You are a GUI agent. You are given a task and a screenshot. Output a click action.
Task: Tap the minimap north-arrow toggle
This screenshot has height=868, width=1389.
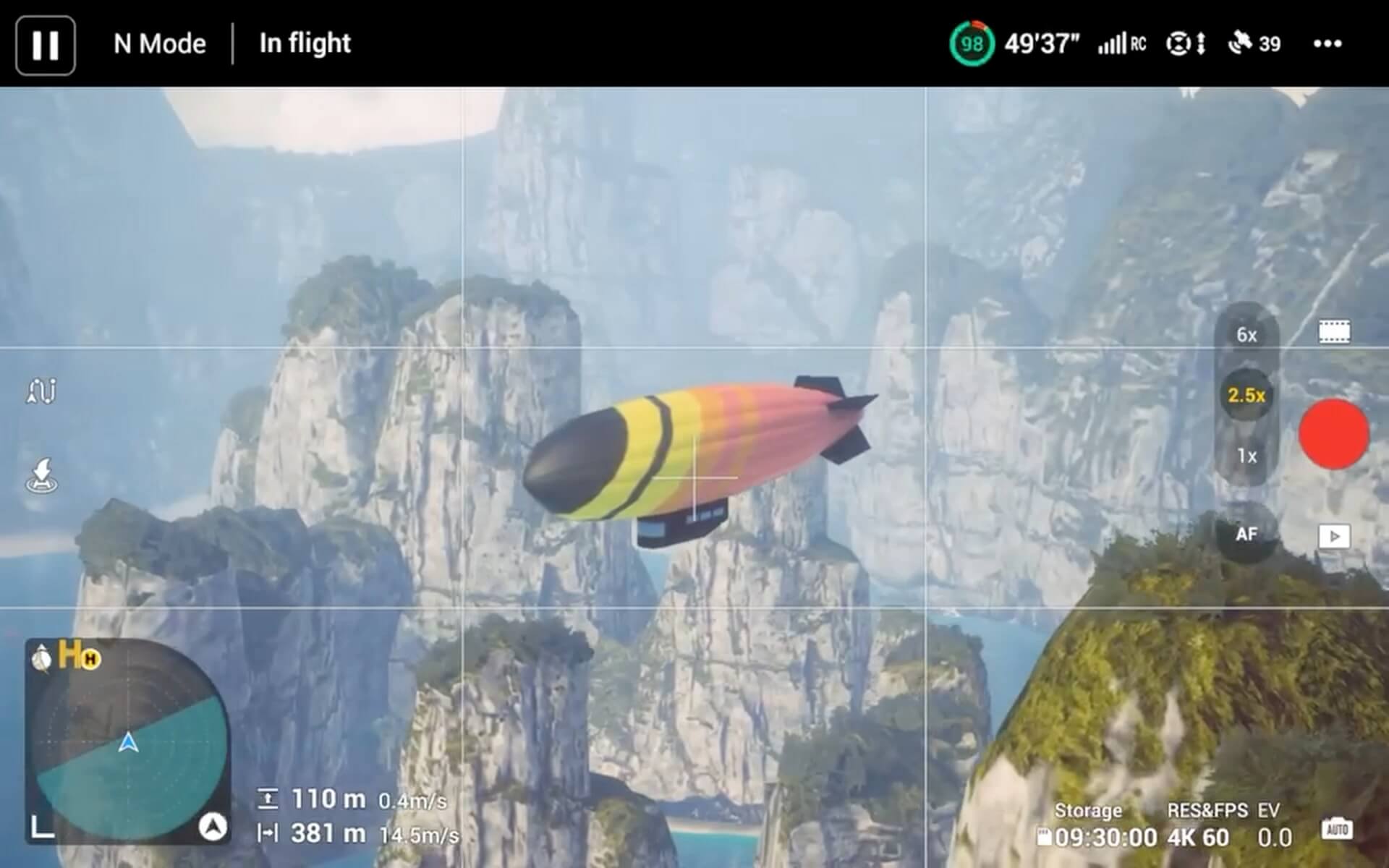pyautogui.click(x=212, y=826)
